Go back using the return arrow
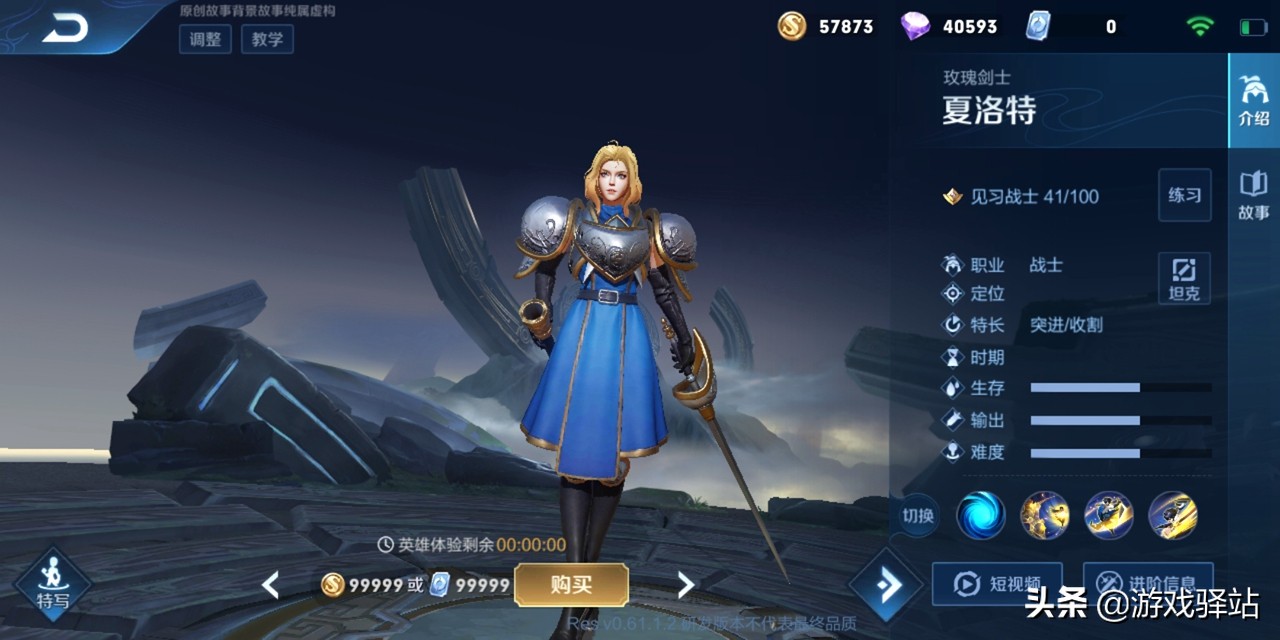This screenshot has width=1280, height=640. pyautogui.click(x=65, y=29)
